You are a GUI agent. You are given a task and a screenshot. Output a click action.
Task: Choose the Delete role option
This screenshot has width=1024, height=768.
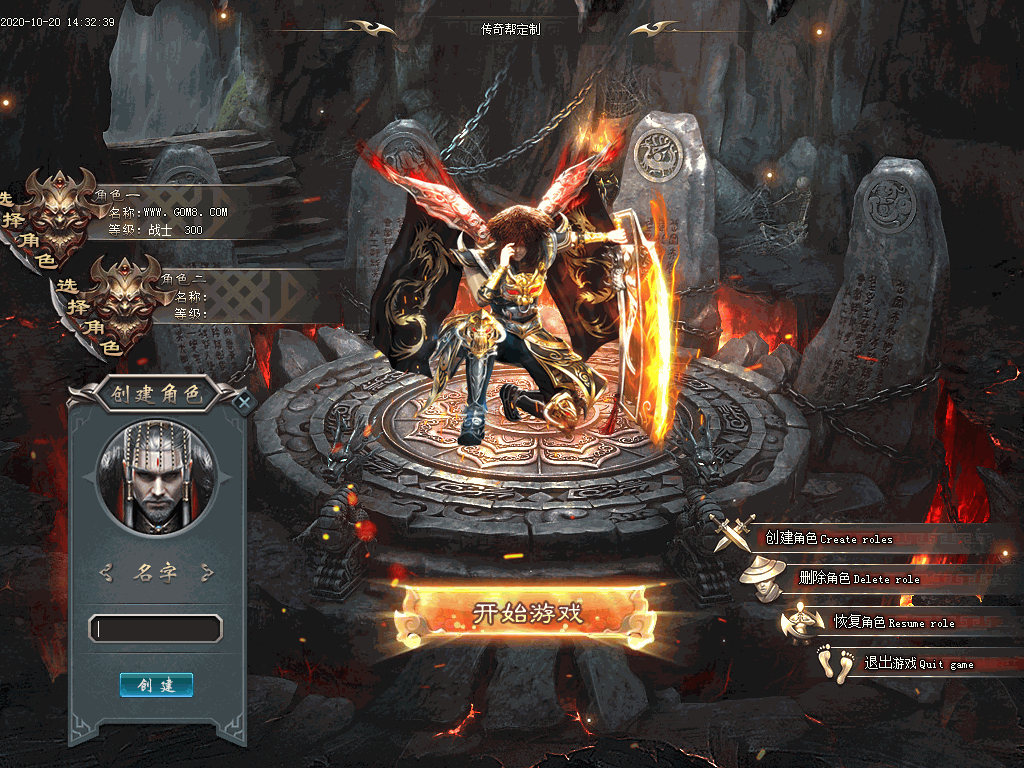click(858, 579)
